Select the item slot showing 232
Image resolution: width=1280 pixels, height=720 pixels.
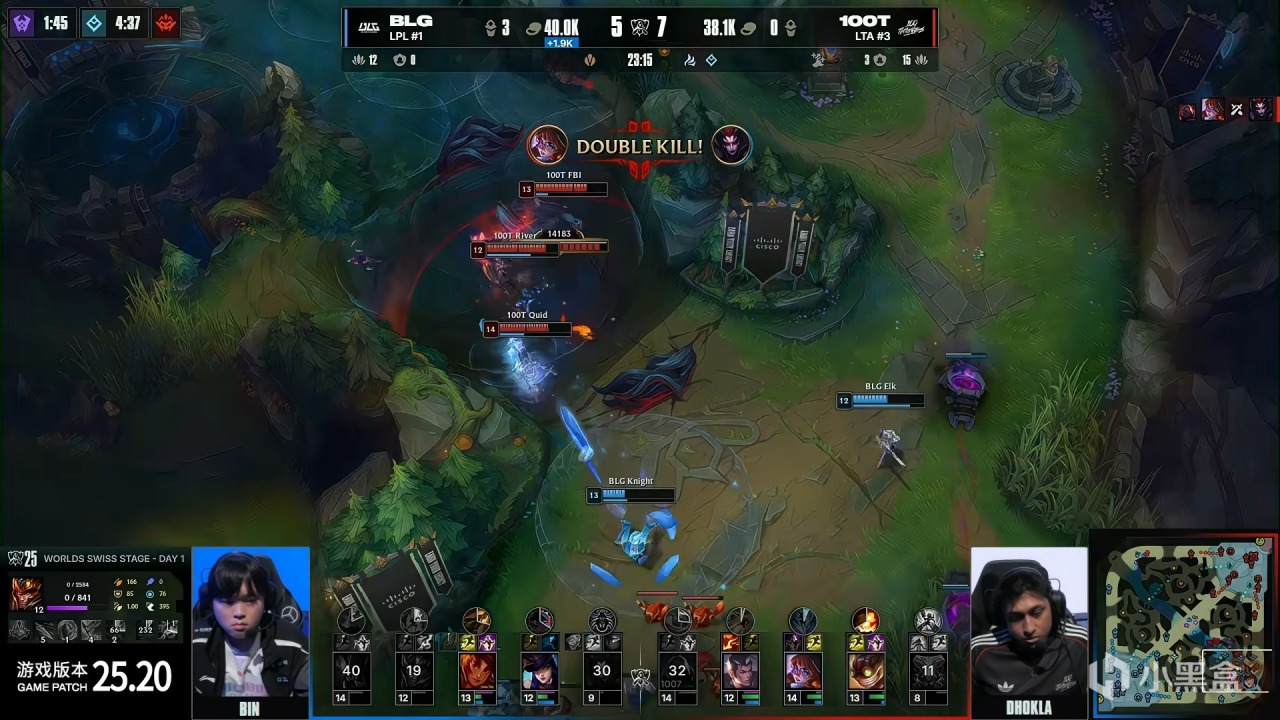144,630
